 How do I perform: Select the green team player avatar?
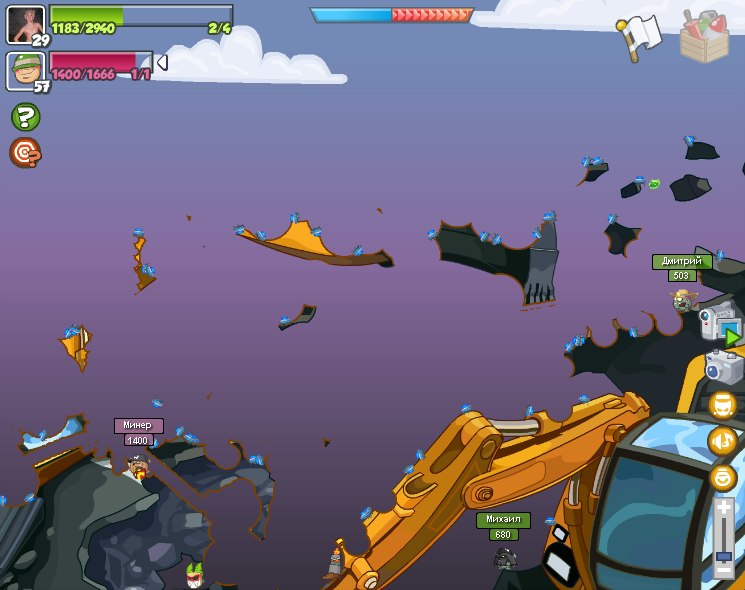pos(25,24)
